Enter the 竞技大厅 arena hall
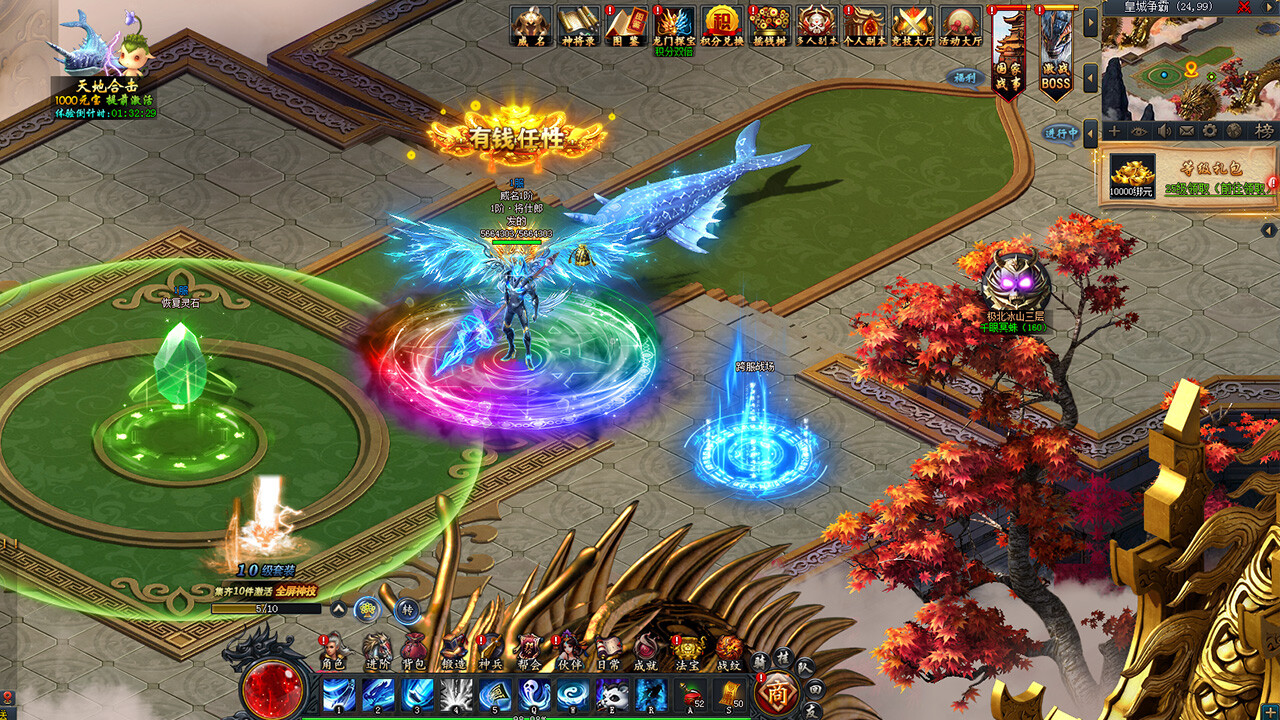The width and height of the screenshot is (1280, 720). [x=913, y=25]
